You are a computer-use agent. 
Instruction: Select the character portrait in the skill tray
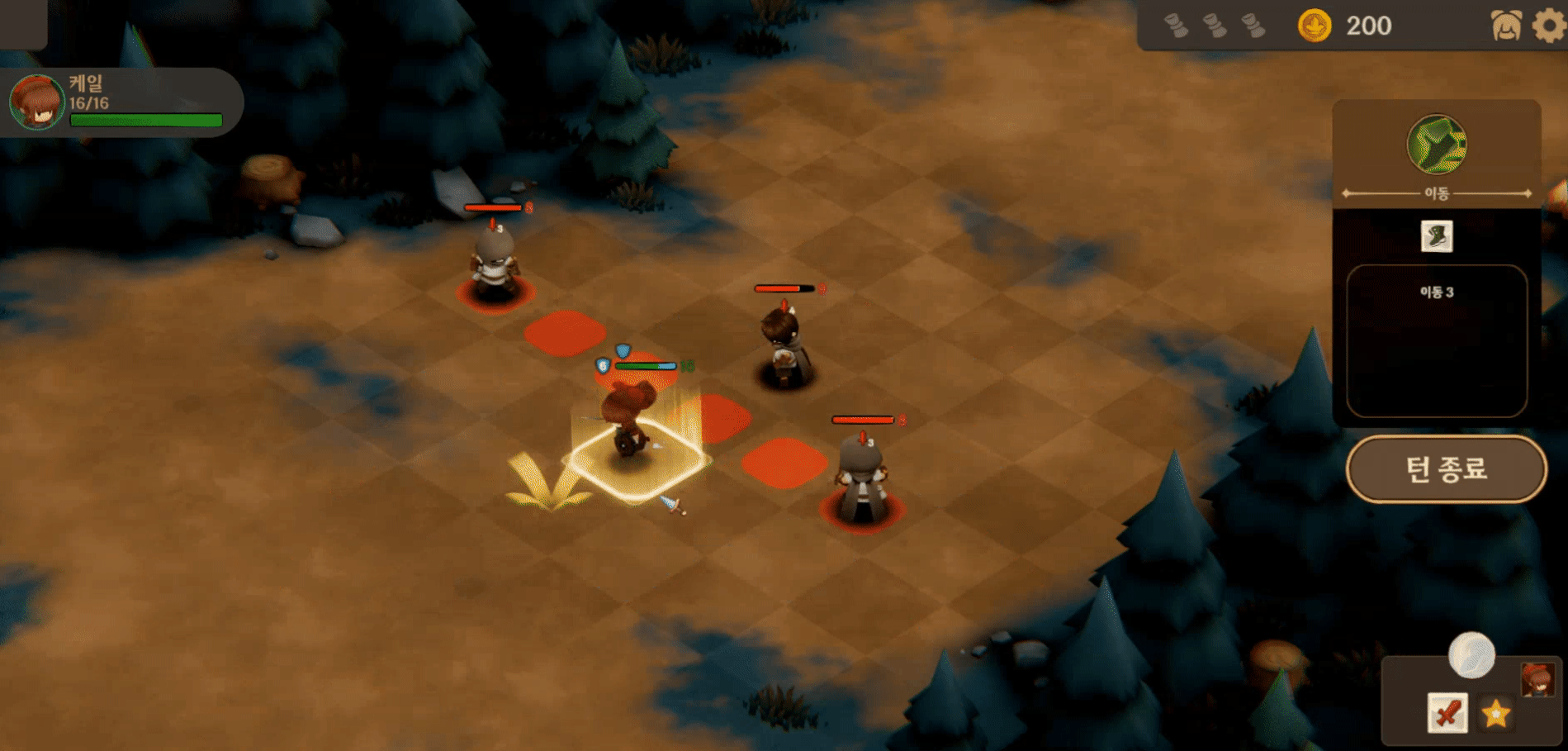tap(1537, 680)
